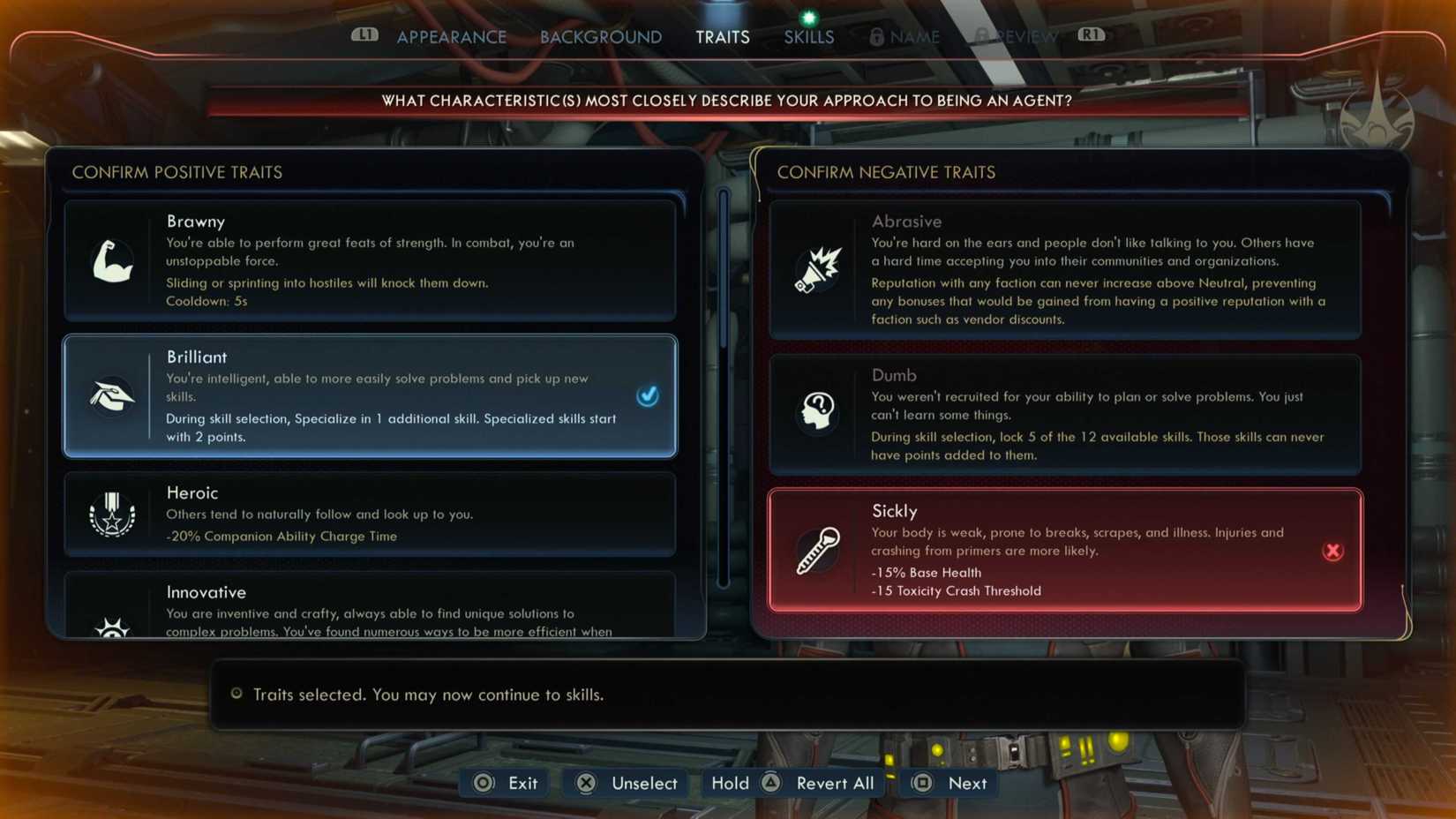Viewport: 1456px width, 819px height.
Task: Uncheck the blue checkmark on Brilliant
Action: click(648, 396)
